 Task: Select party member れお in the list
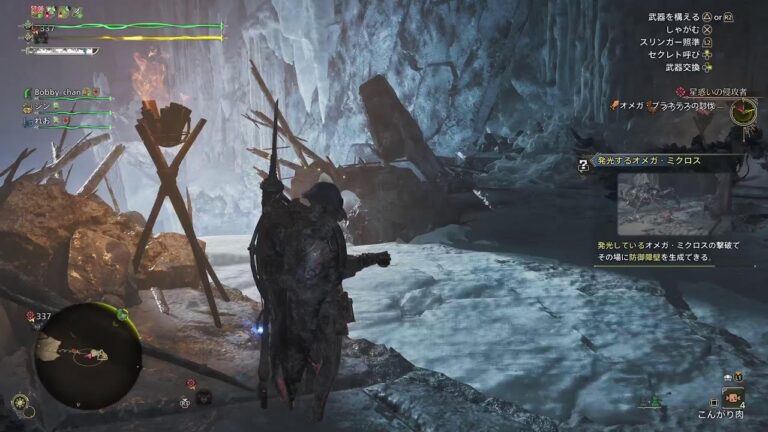coord(43,120)
